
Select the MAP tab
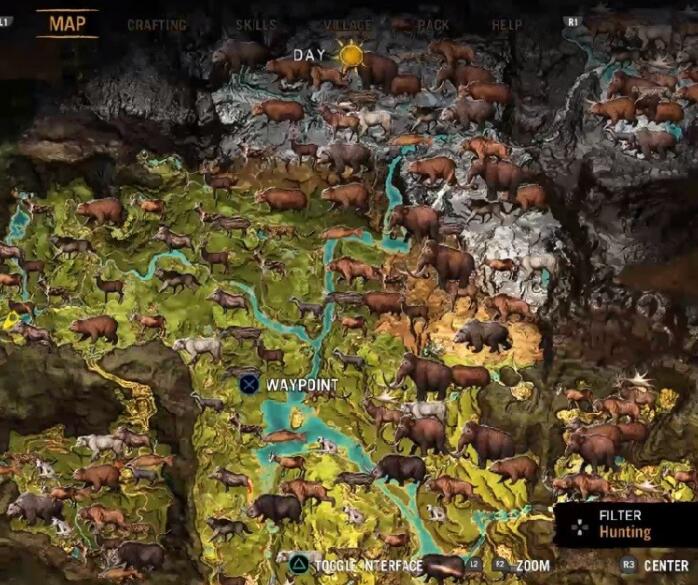click(x=67, y=23)
